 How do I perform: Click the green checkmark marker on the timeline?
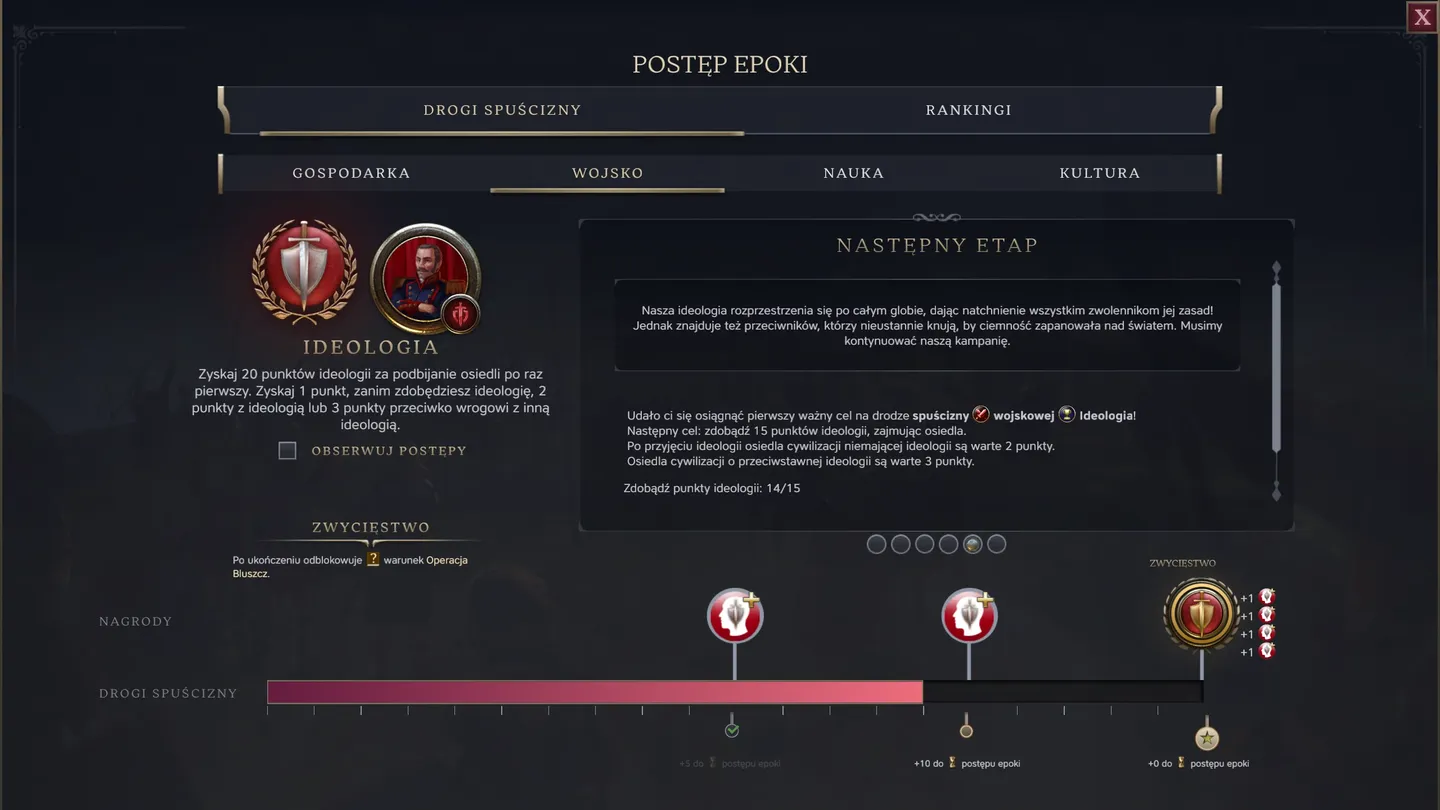point(733,729)
